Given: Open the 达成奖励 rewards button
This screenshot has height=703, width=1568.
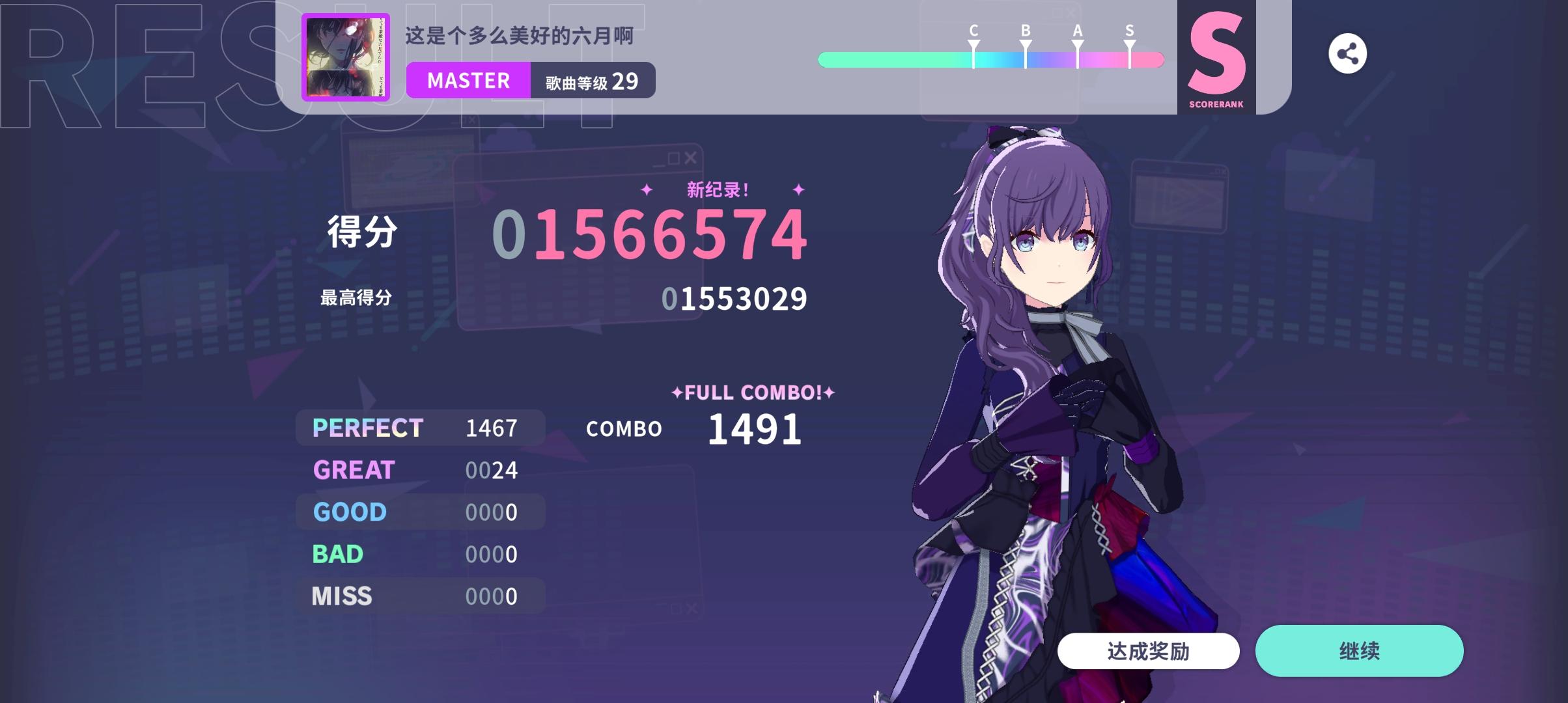Looking at the screenshot, I should point(1147,650).
